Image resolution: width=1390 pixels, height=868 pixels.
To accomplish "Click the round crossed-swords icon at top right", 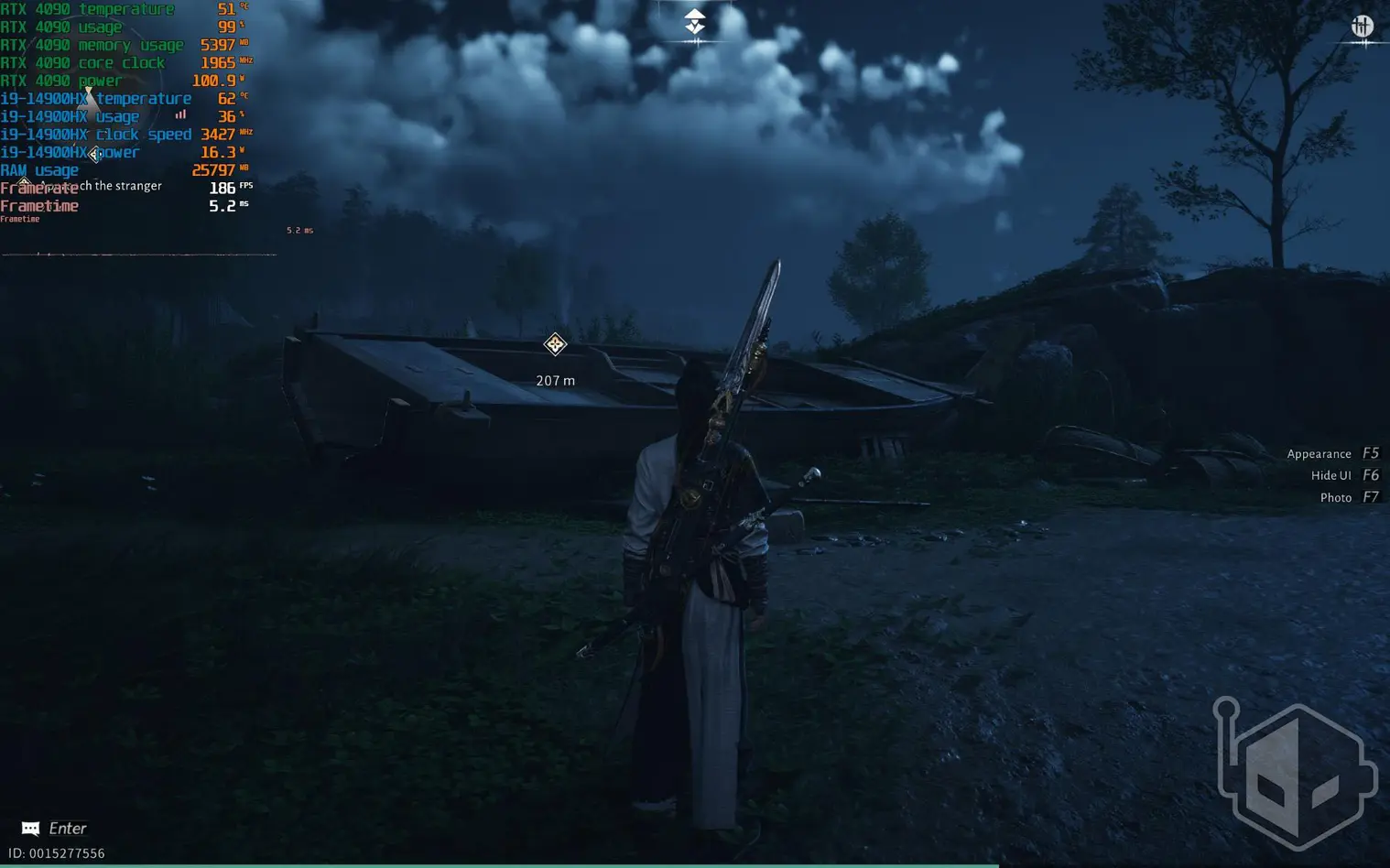I will tap(1363, 26).
